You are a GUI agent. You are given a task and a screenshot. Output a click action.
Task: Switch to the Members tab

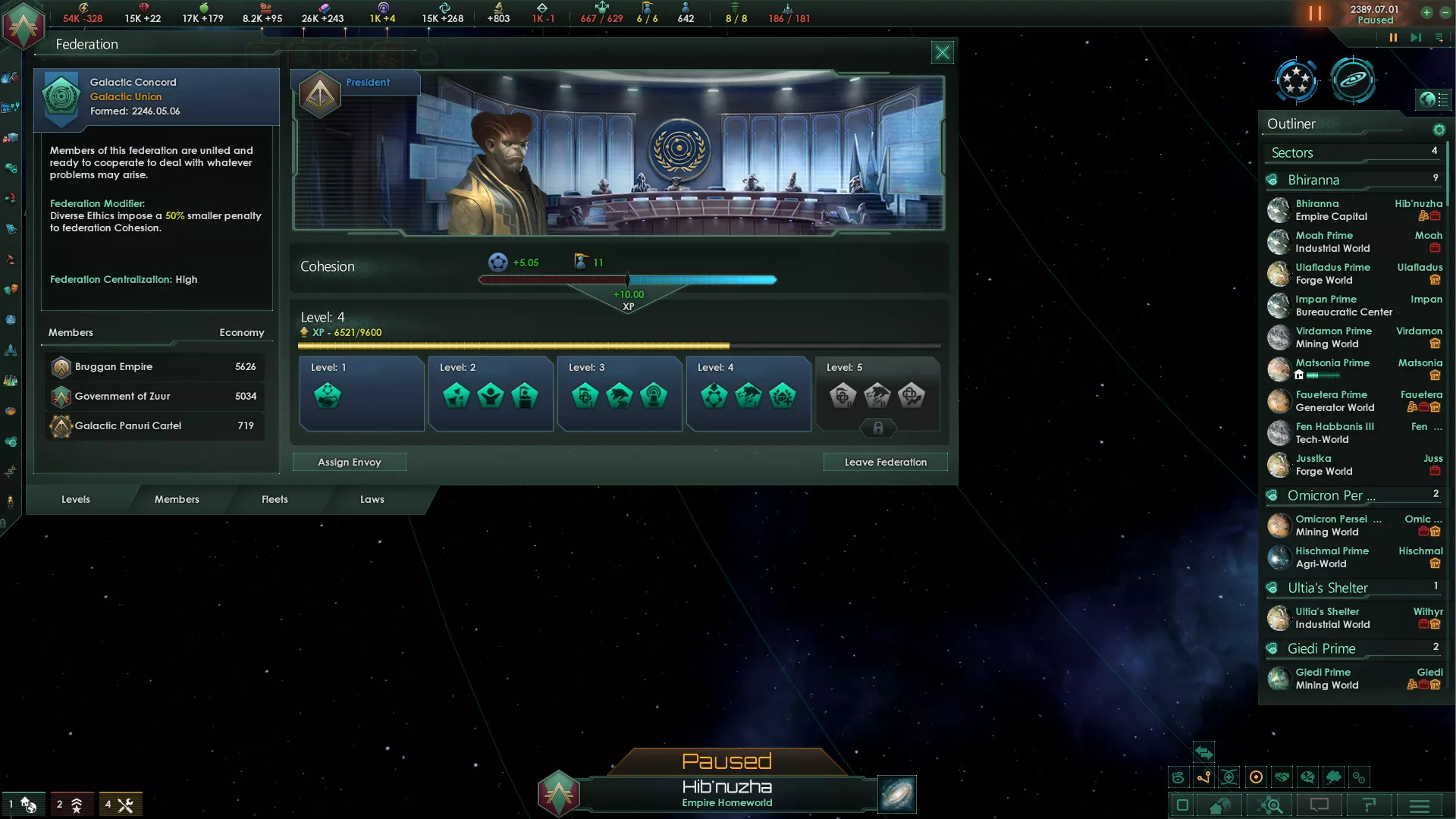click(x=177, y=499)
